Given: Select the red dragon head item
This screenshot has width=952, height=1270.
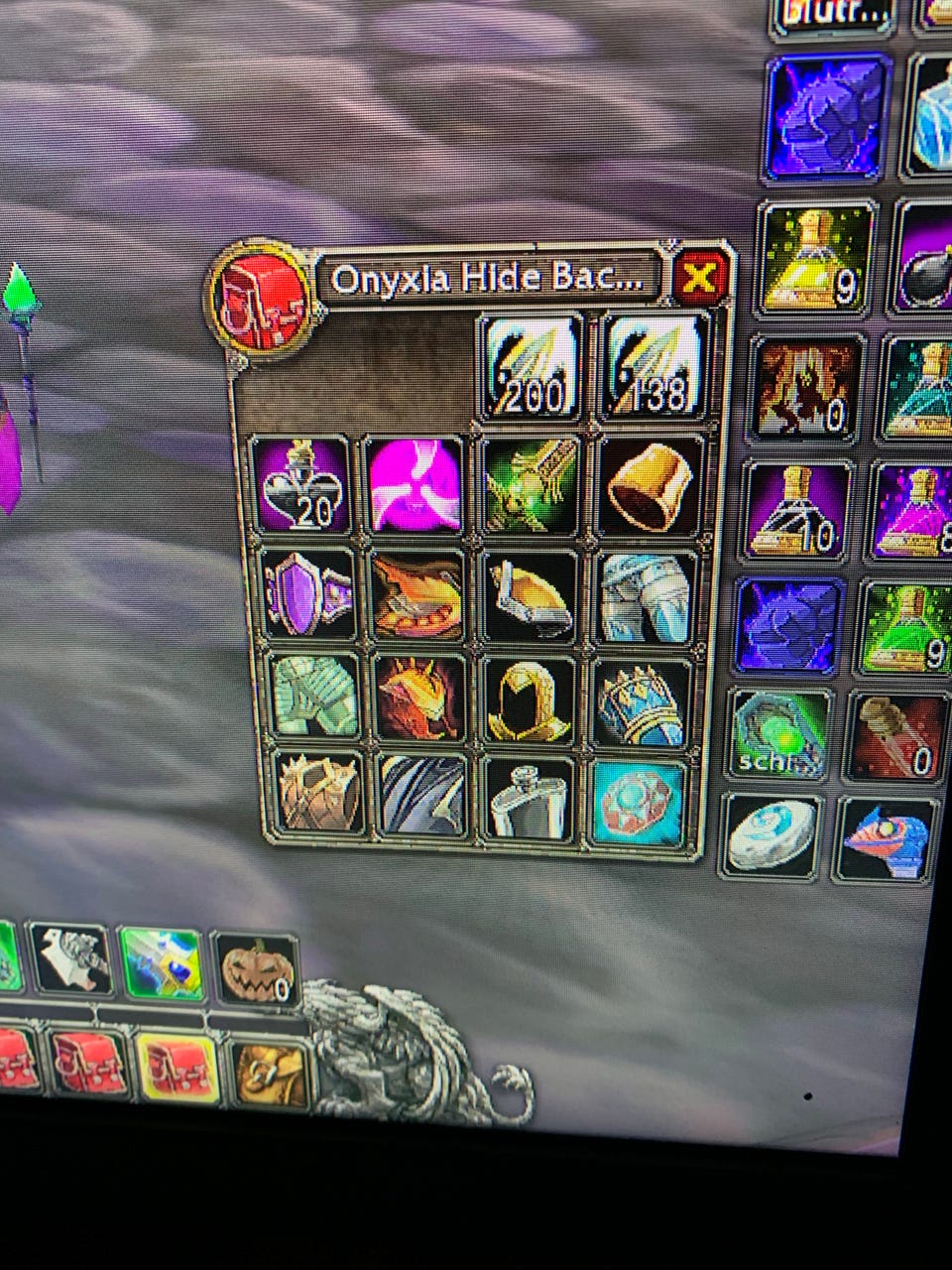Looking at the screenshot, I should point(418,698).
